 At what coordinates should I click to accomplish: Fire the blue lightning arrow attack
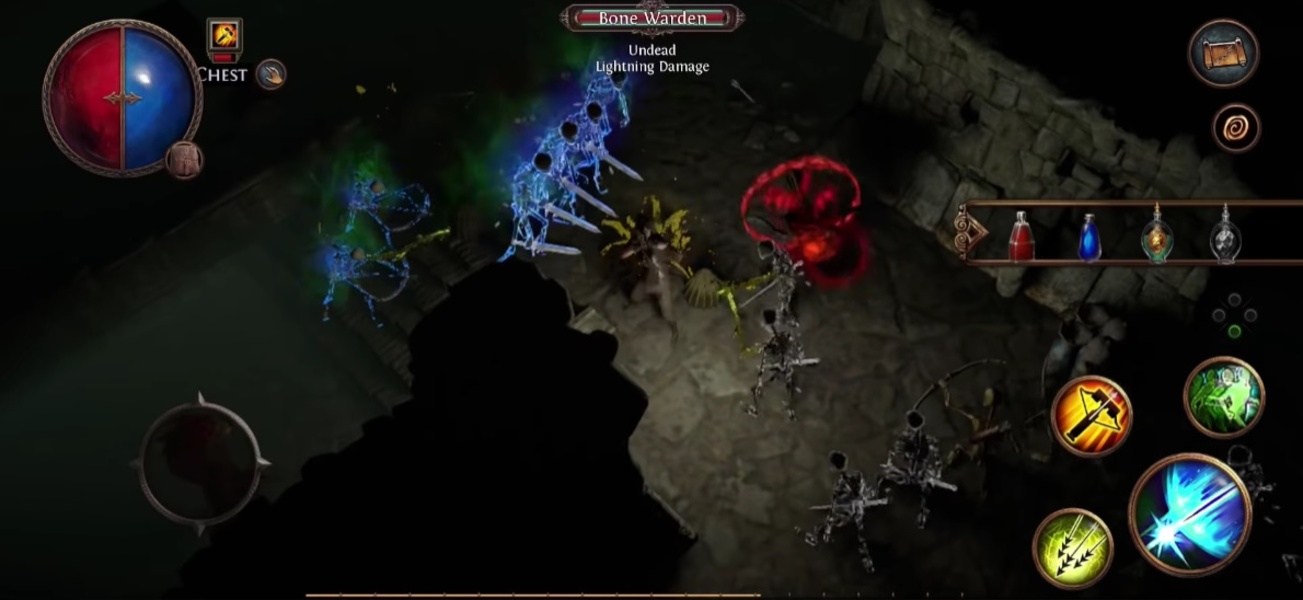[1190, 515]
